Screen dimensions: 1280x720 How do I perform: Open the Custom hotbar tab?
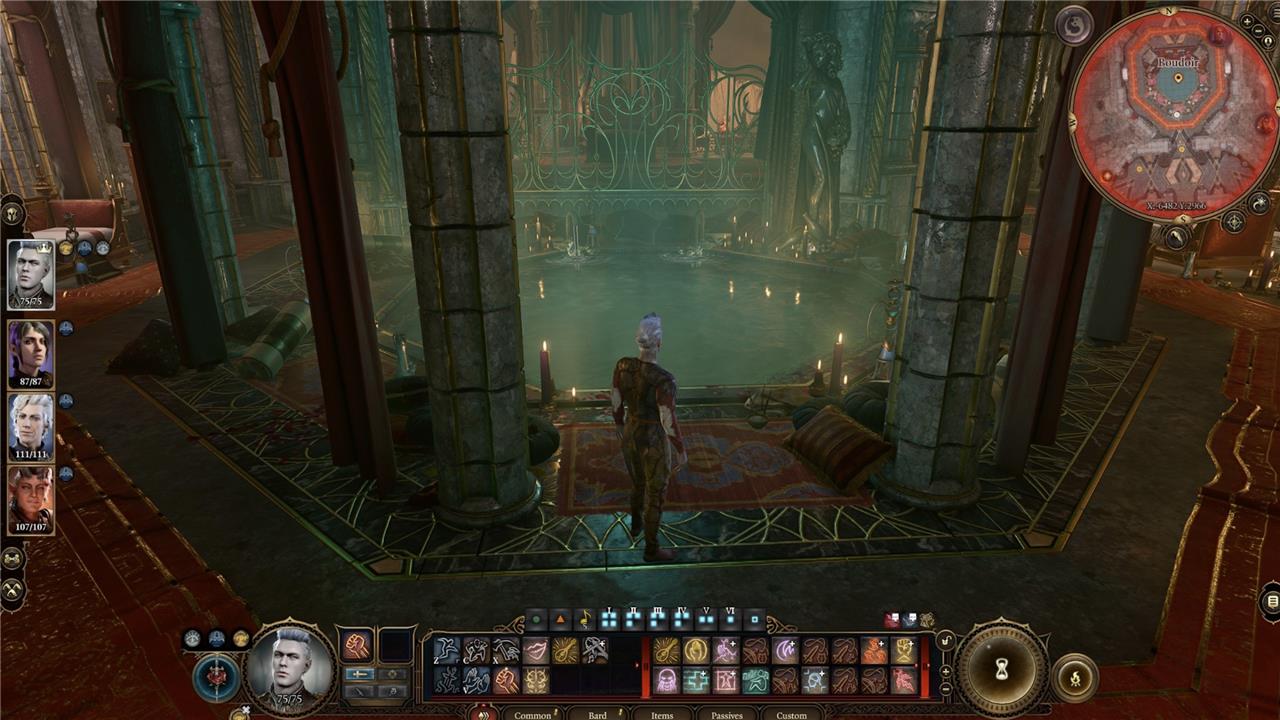point(791,714)
